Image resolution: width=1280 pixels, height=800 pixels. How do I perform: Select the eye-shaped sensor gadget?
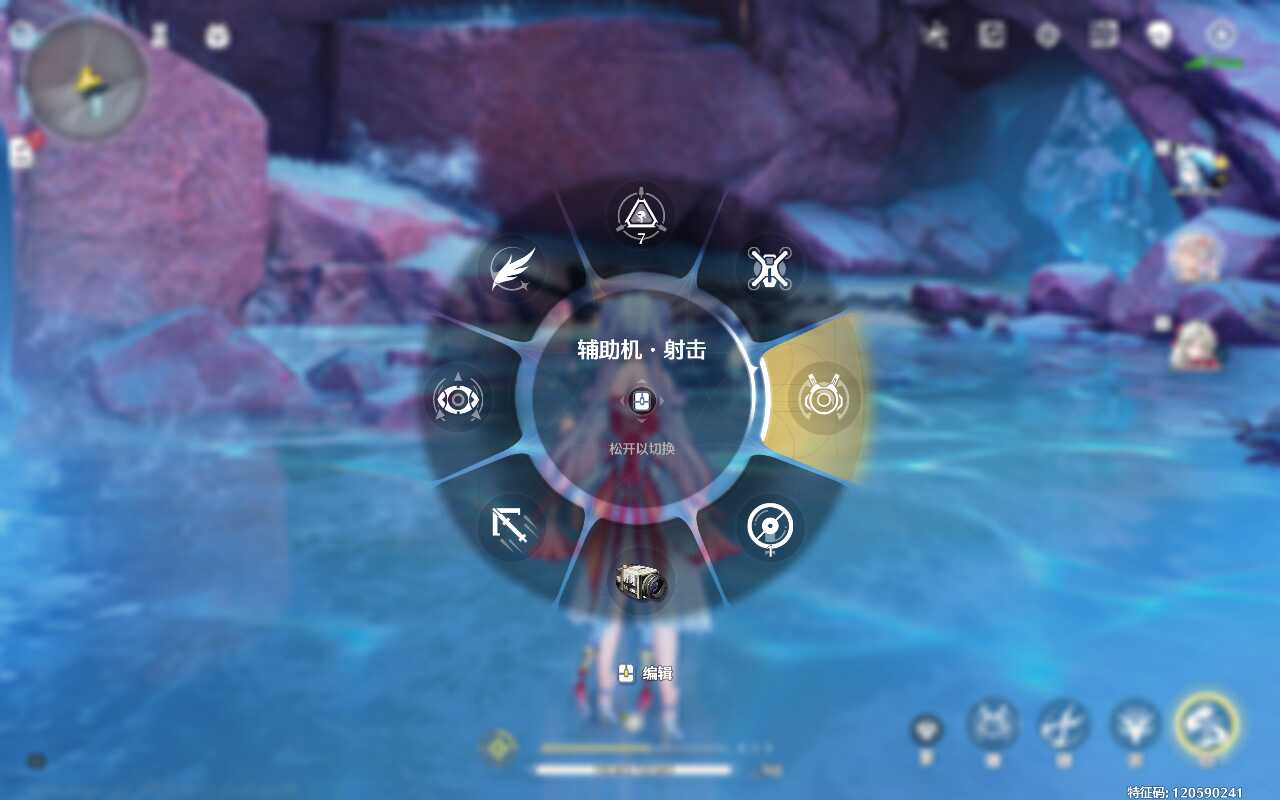click(458, 400)
